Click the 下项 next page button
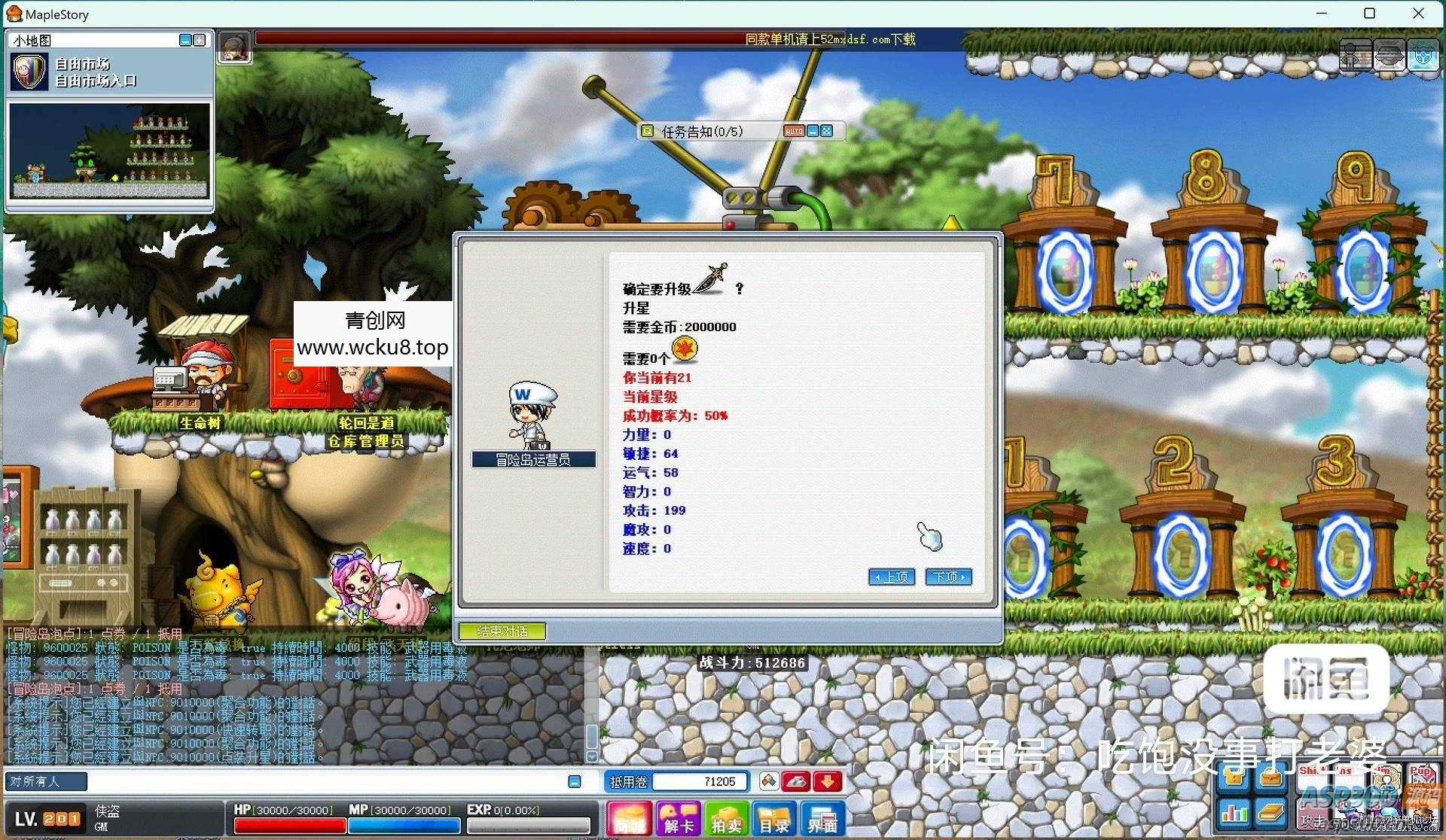 tap(948, 577)
